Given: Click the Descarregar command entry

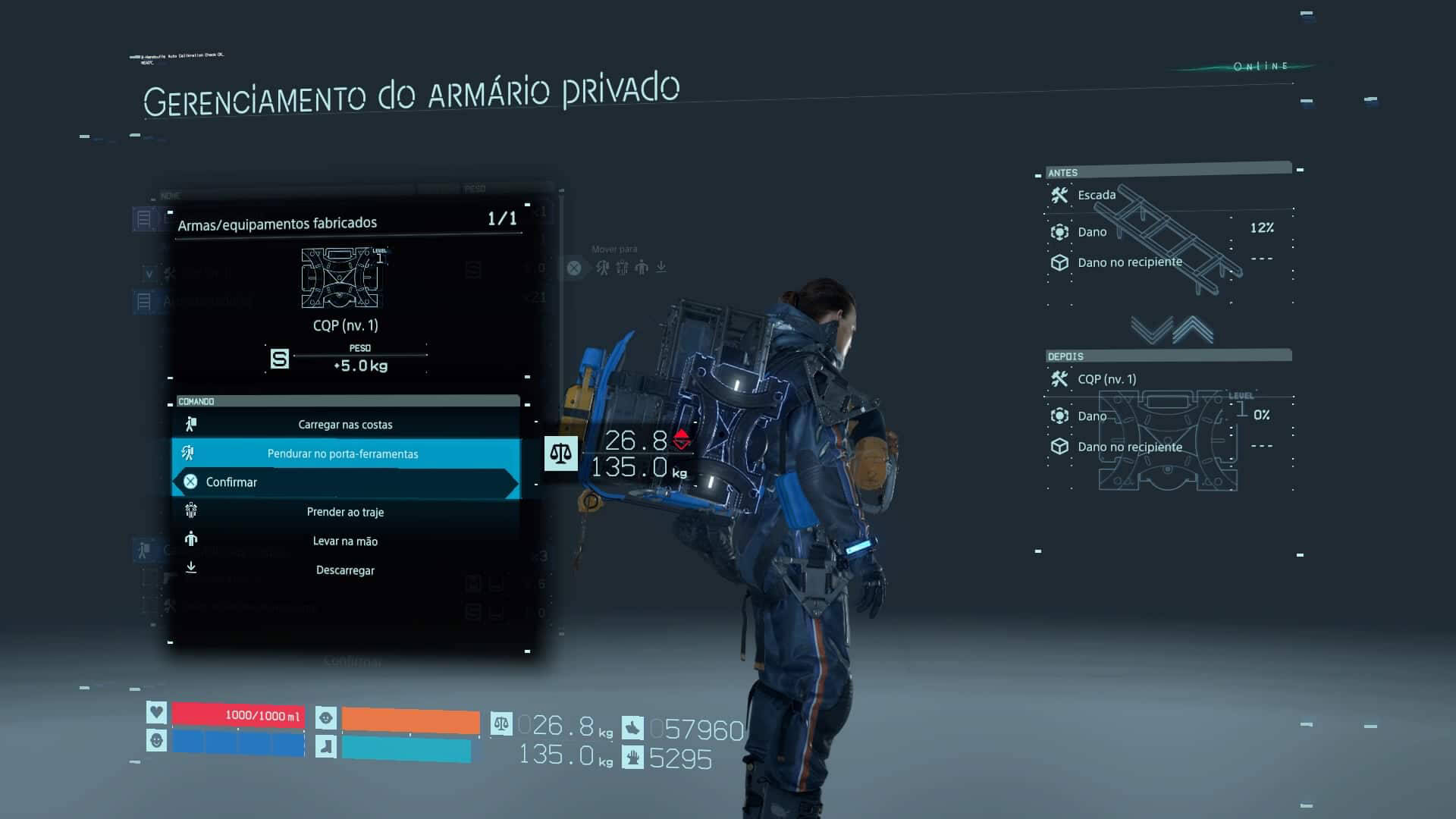Looking at the screenshot, I should coord(345,570).
